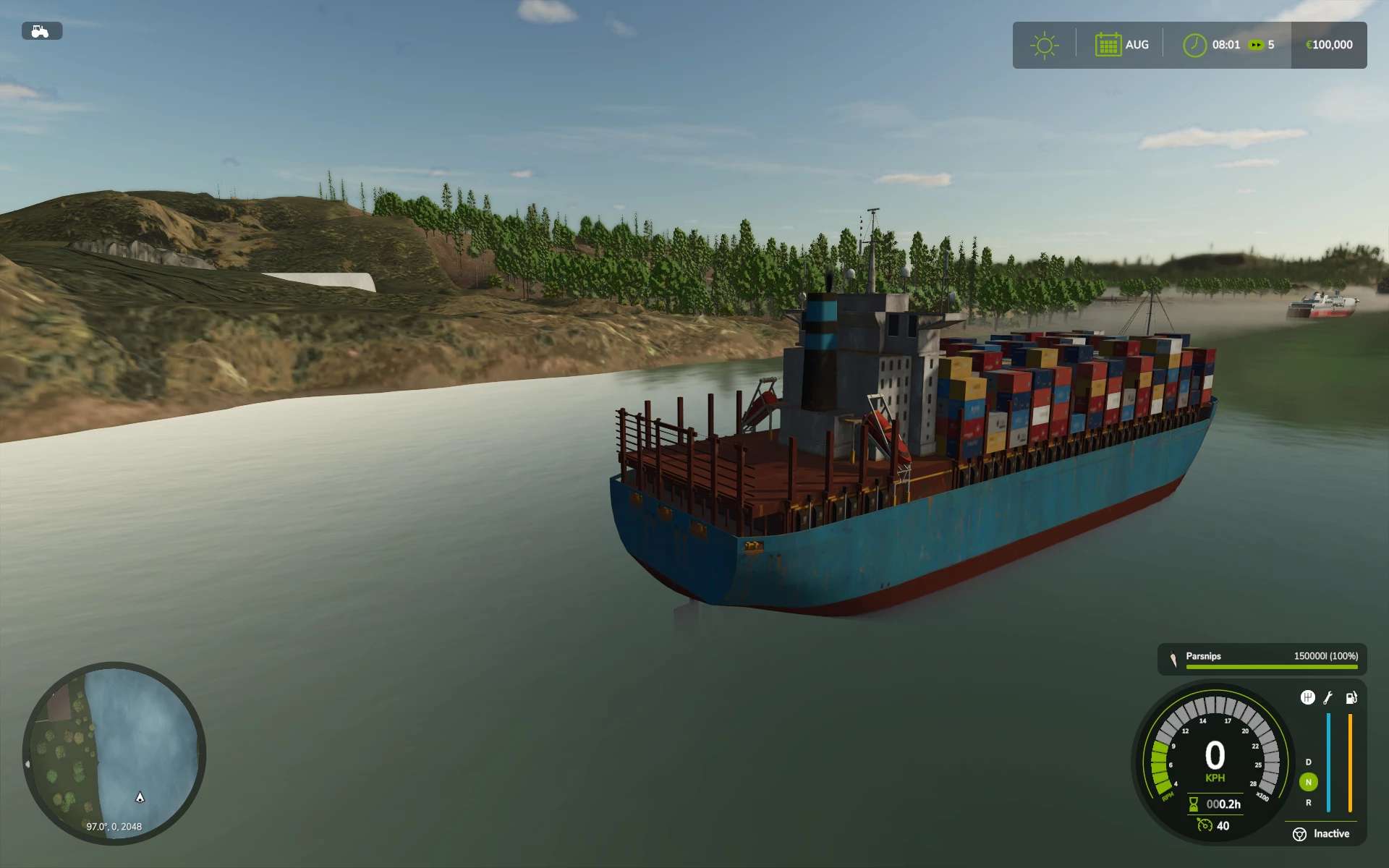
Task: Click the fuel pump icon
Action: pyautogui.click(x=1351, y=698)
